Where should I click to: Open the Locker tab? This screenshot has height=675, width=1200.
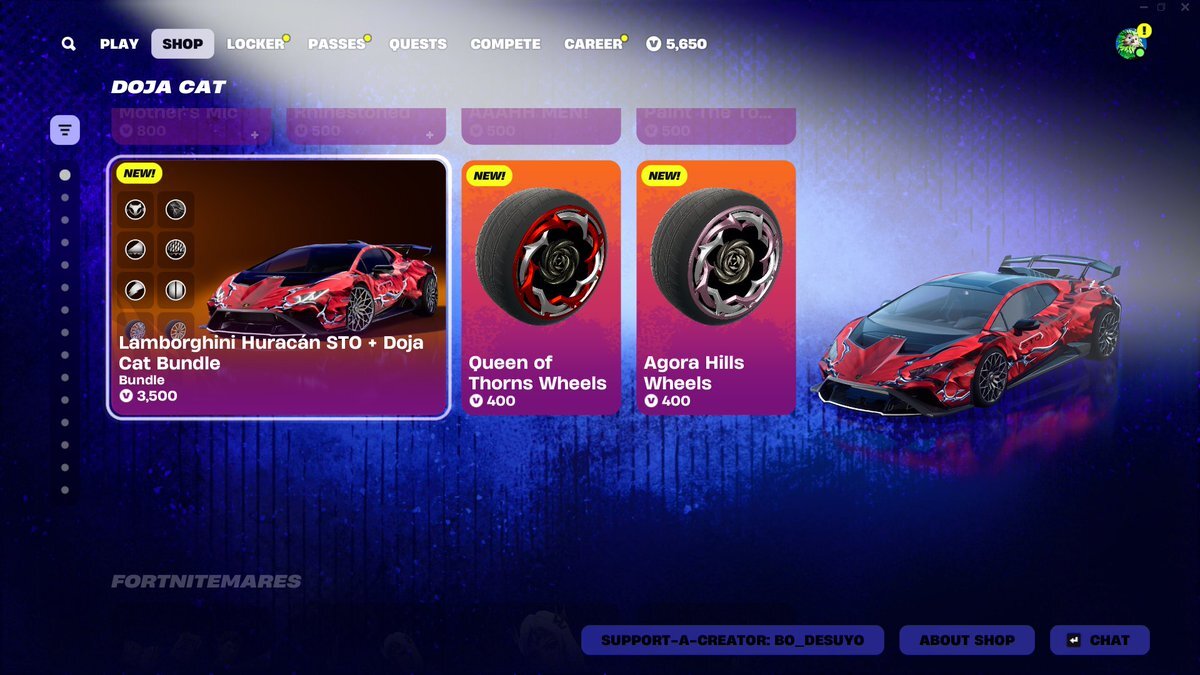point(255,44)
